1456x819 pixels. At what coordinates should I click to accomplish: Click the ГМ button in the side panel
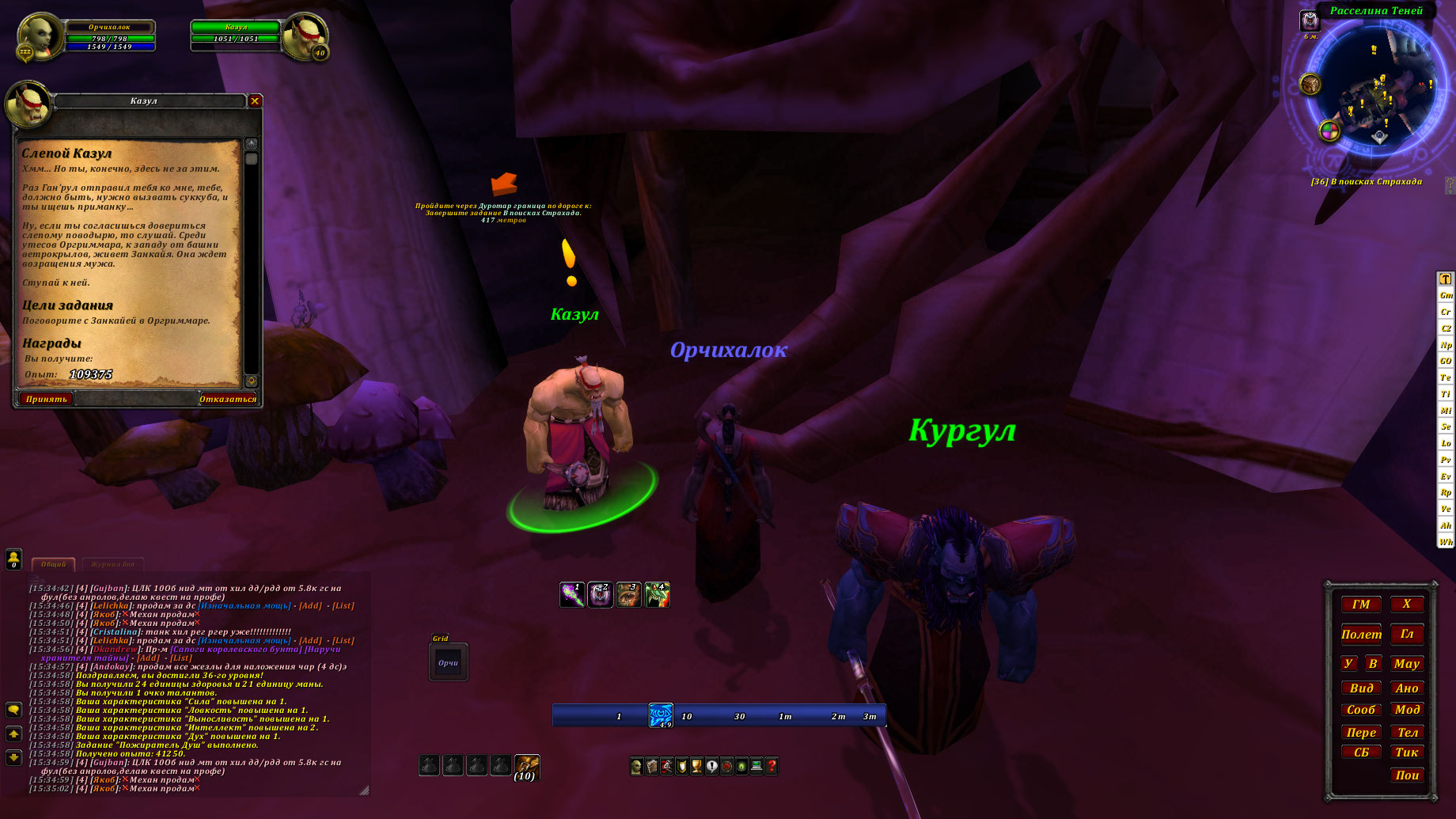coord(1361,605)
